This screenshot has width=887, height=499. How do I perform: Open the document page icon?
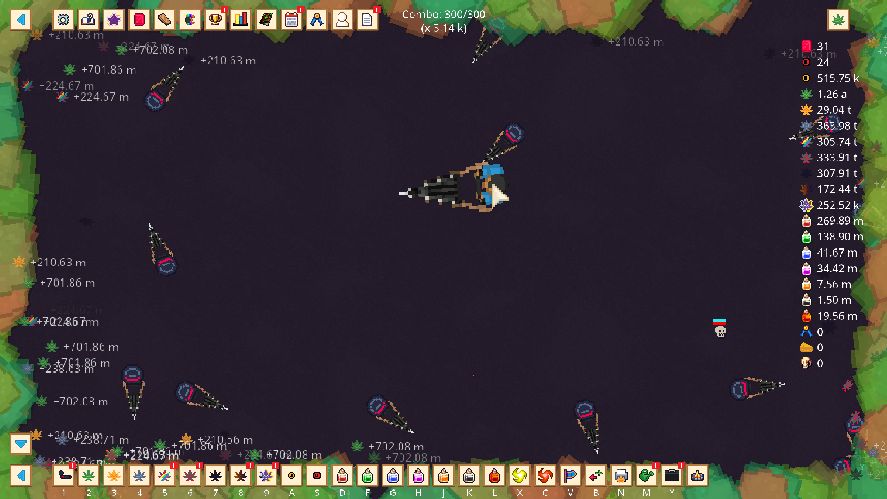[368, 19]
